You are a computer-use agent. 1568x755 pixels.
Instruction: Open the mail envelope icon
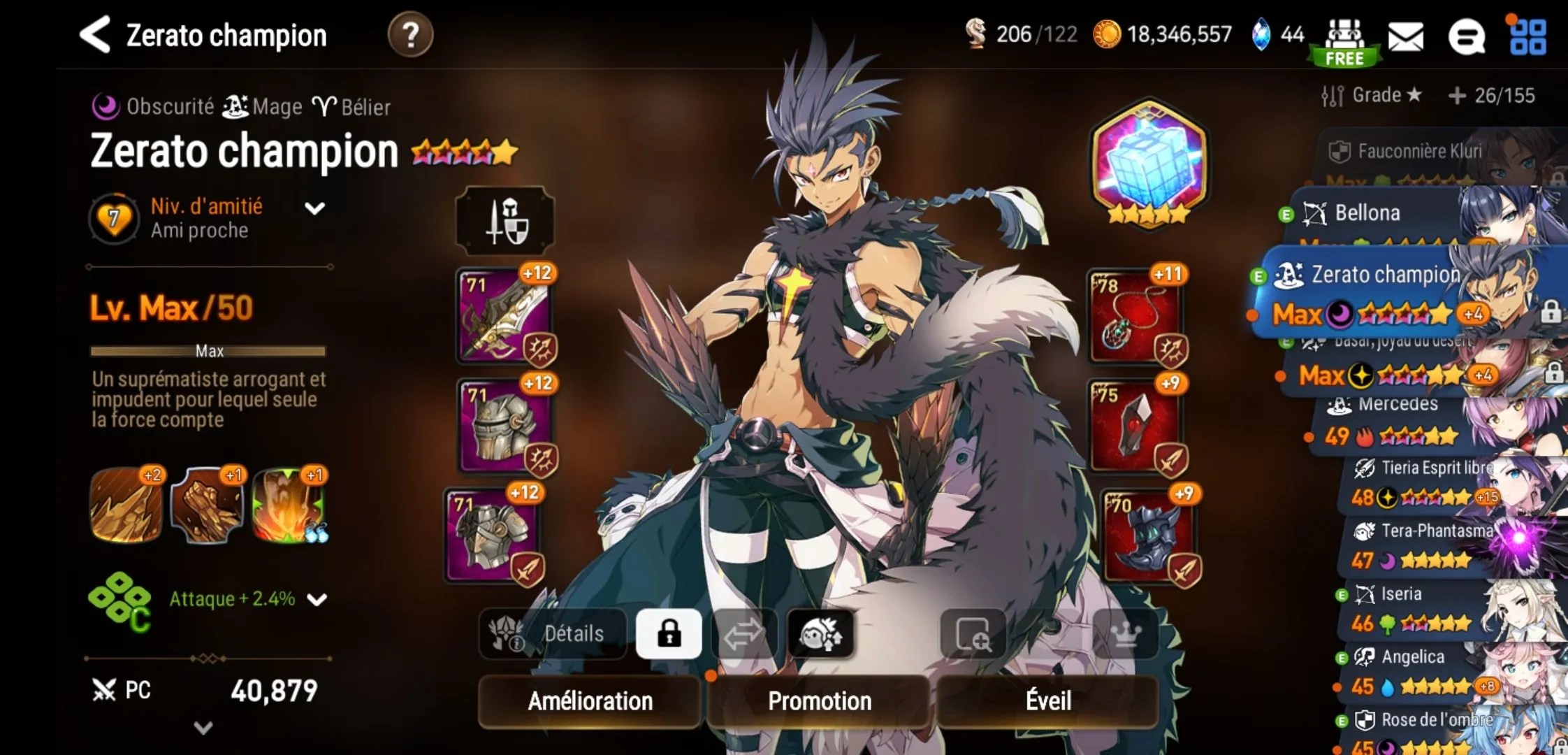pos(1405,36)
